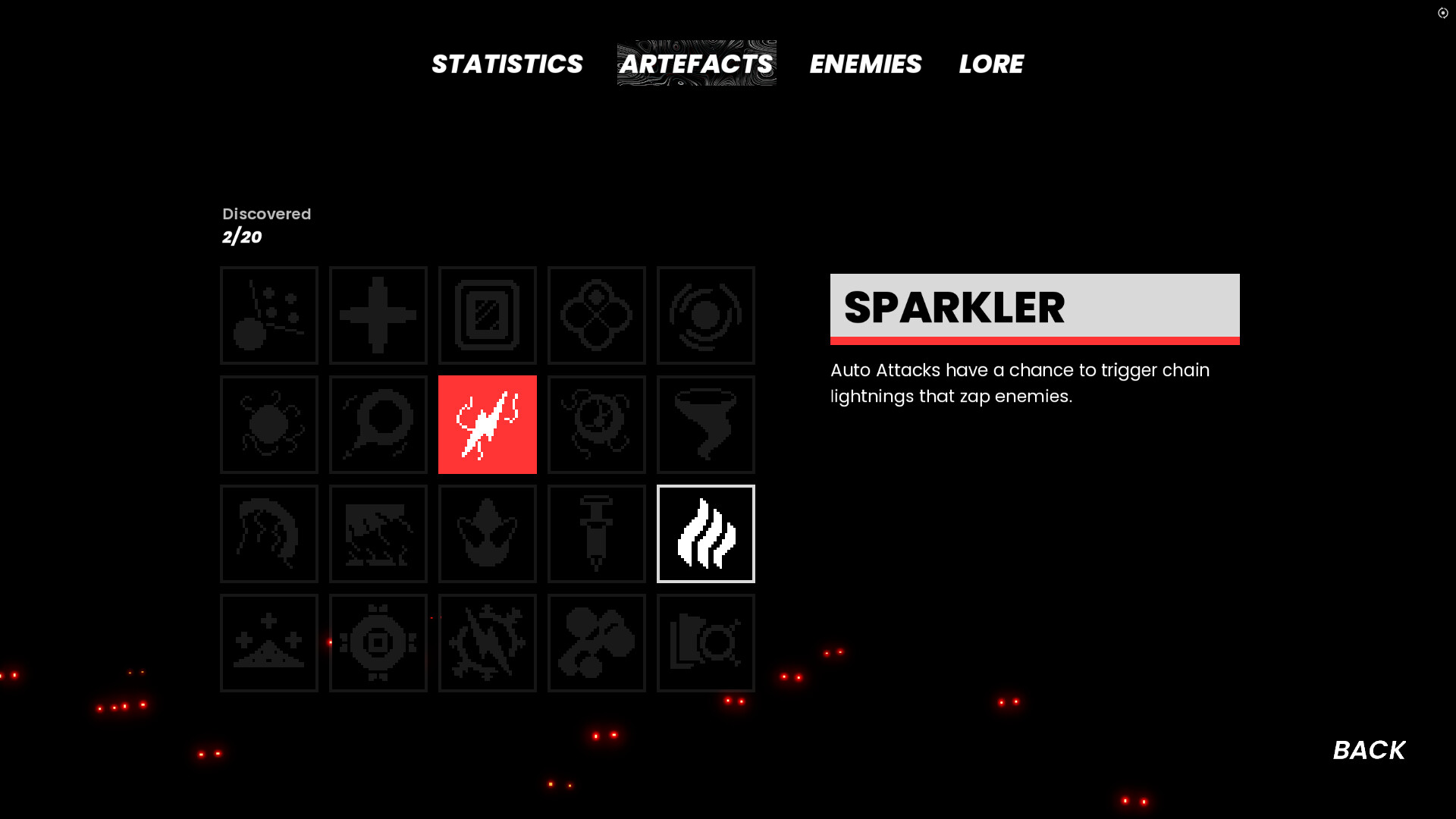
Task: Select the red Sparkler lightning artefact
Action: pos(487,424)
